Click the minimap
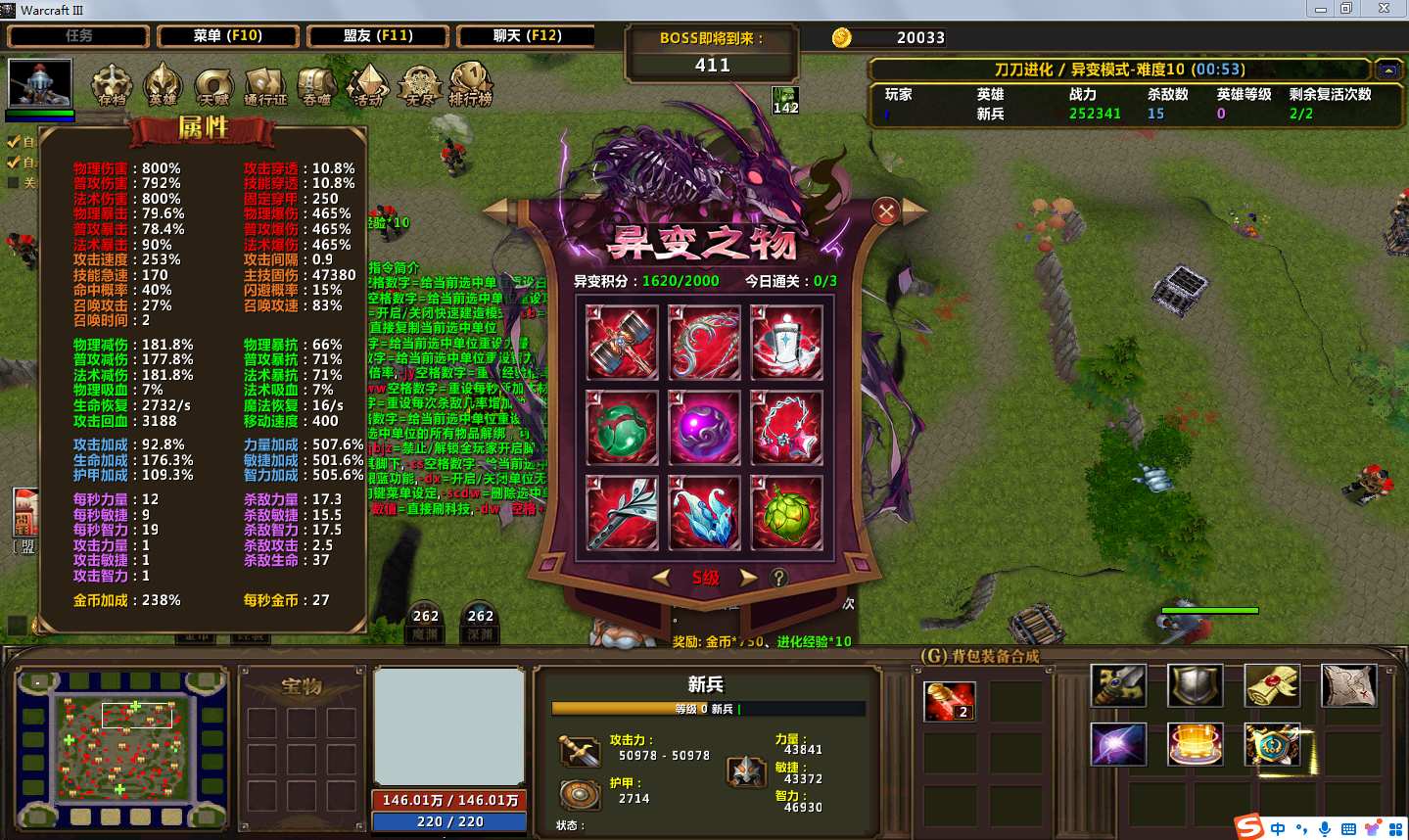This screenshot has width=1409, height=840. (123, 747)
